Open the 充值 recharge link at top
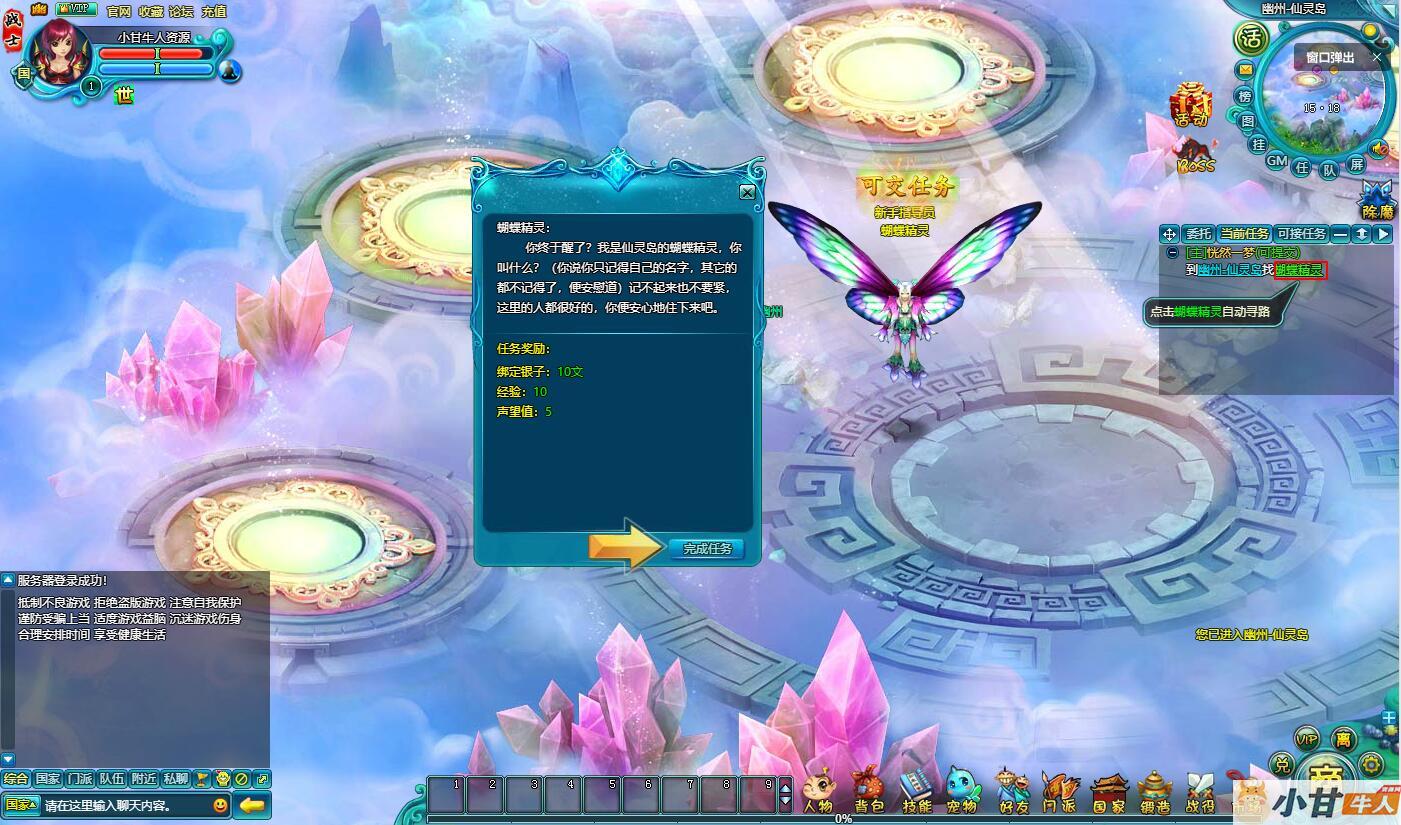This screenshot has height=825, width=1401. [214, 11]
